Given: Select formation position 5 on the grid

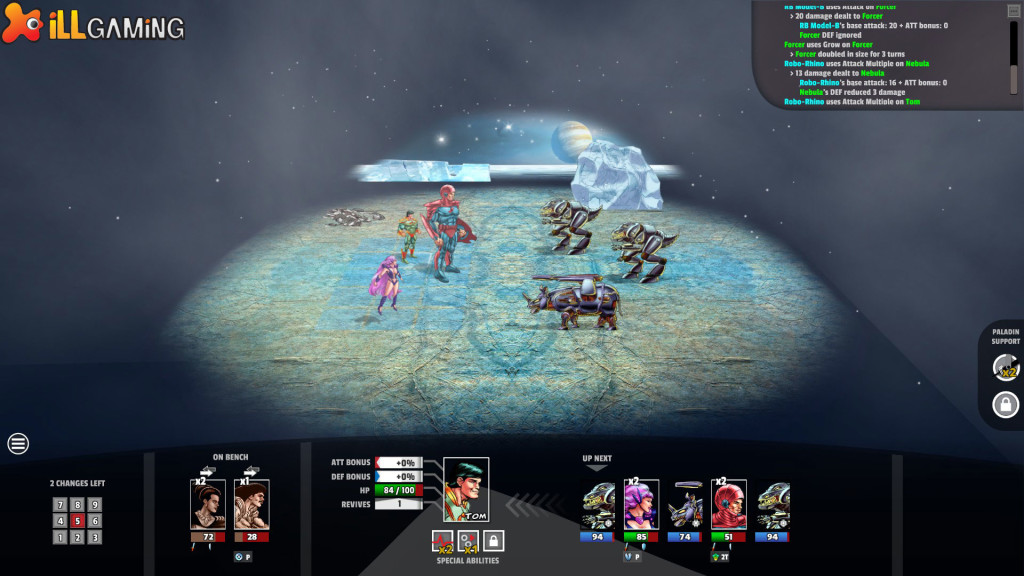Looking at the screenshot, I should click(77, 521).
